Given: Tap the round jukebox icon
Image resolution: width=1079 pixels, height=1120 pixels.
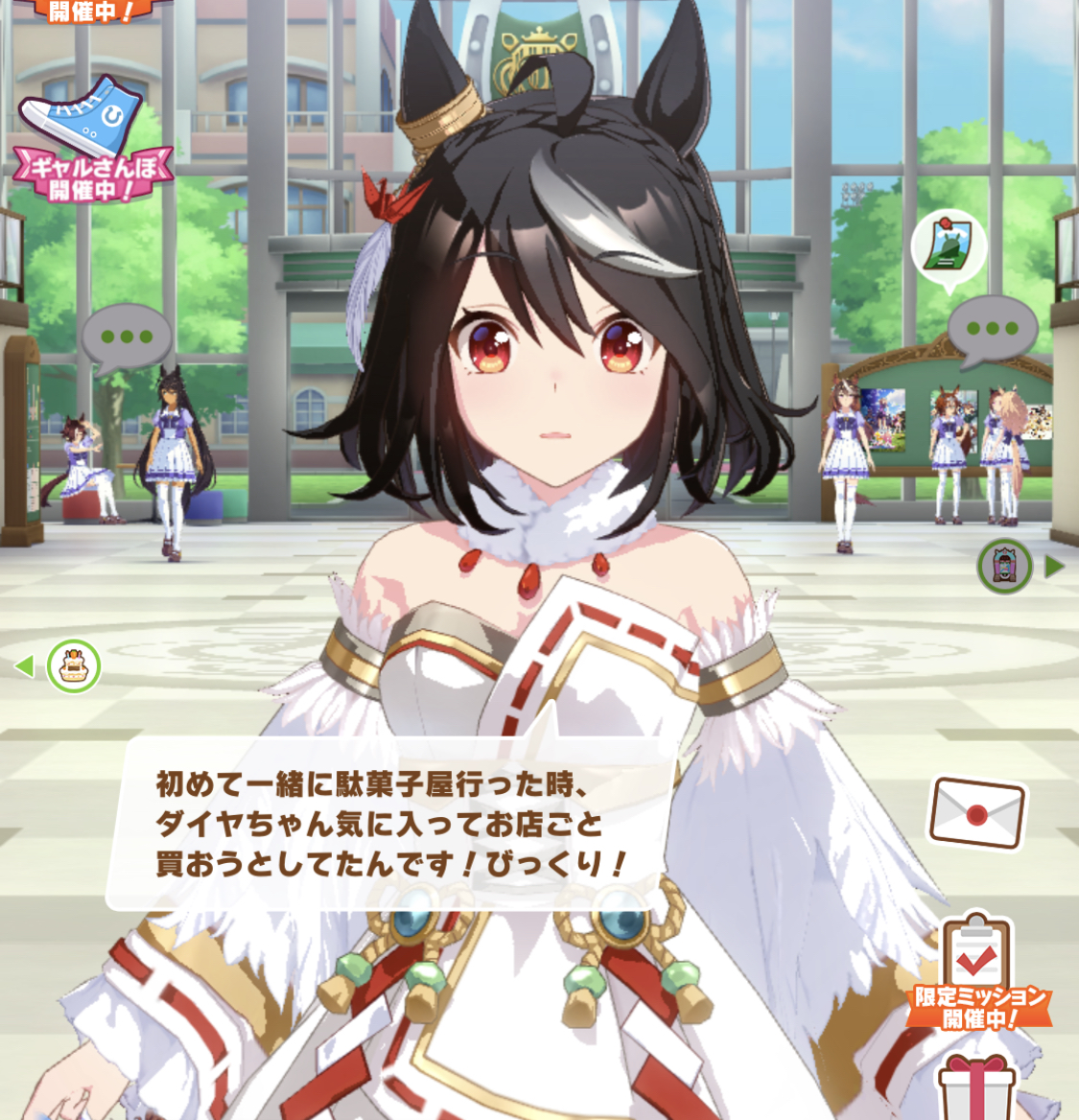Looking at the screenshot, I should coord(1004,566).
